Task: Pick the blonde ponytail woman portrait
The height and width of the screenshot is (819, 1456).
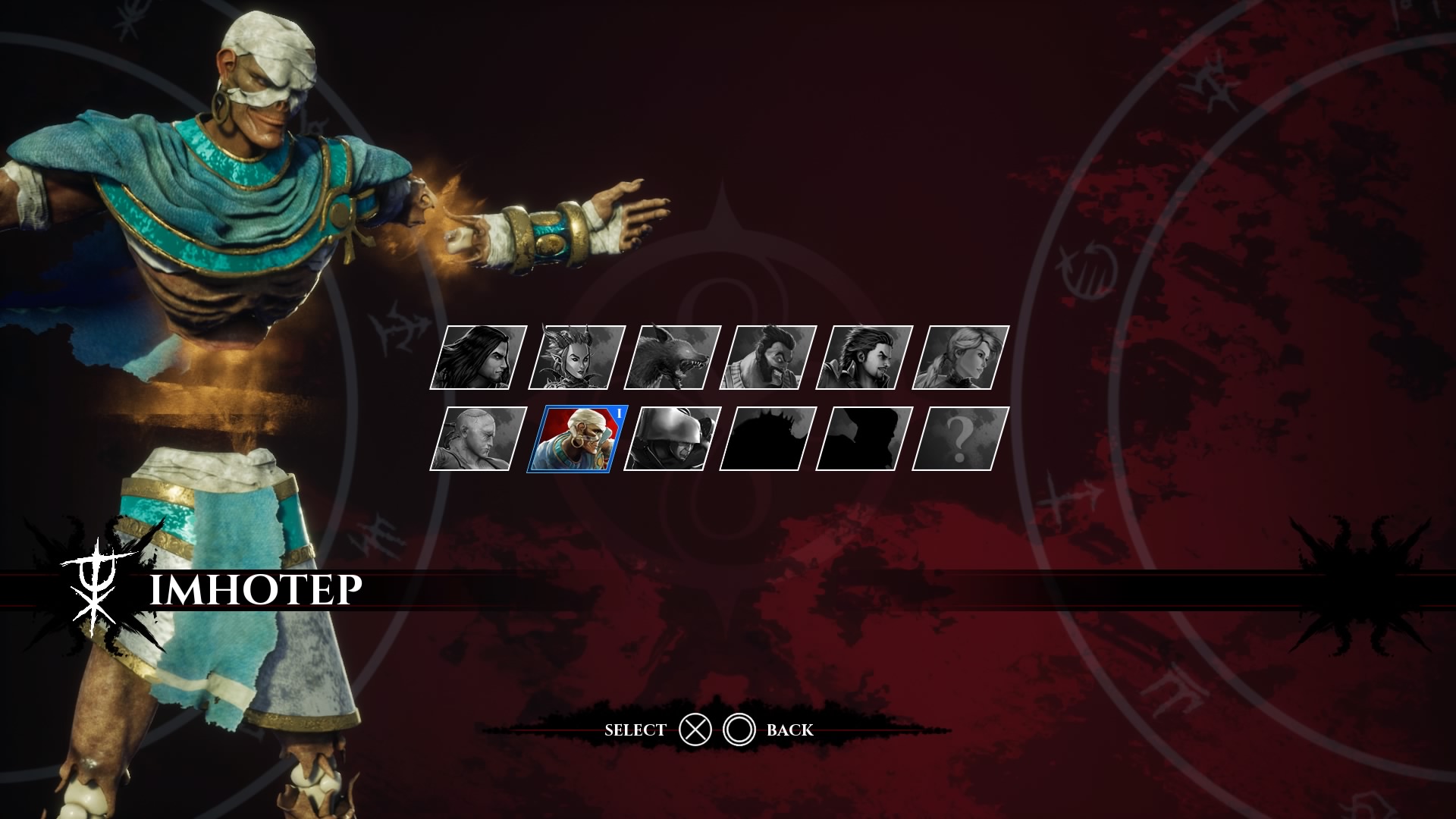Action: click(961, 358)
